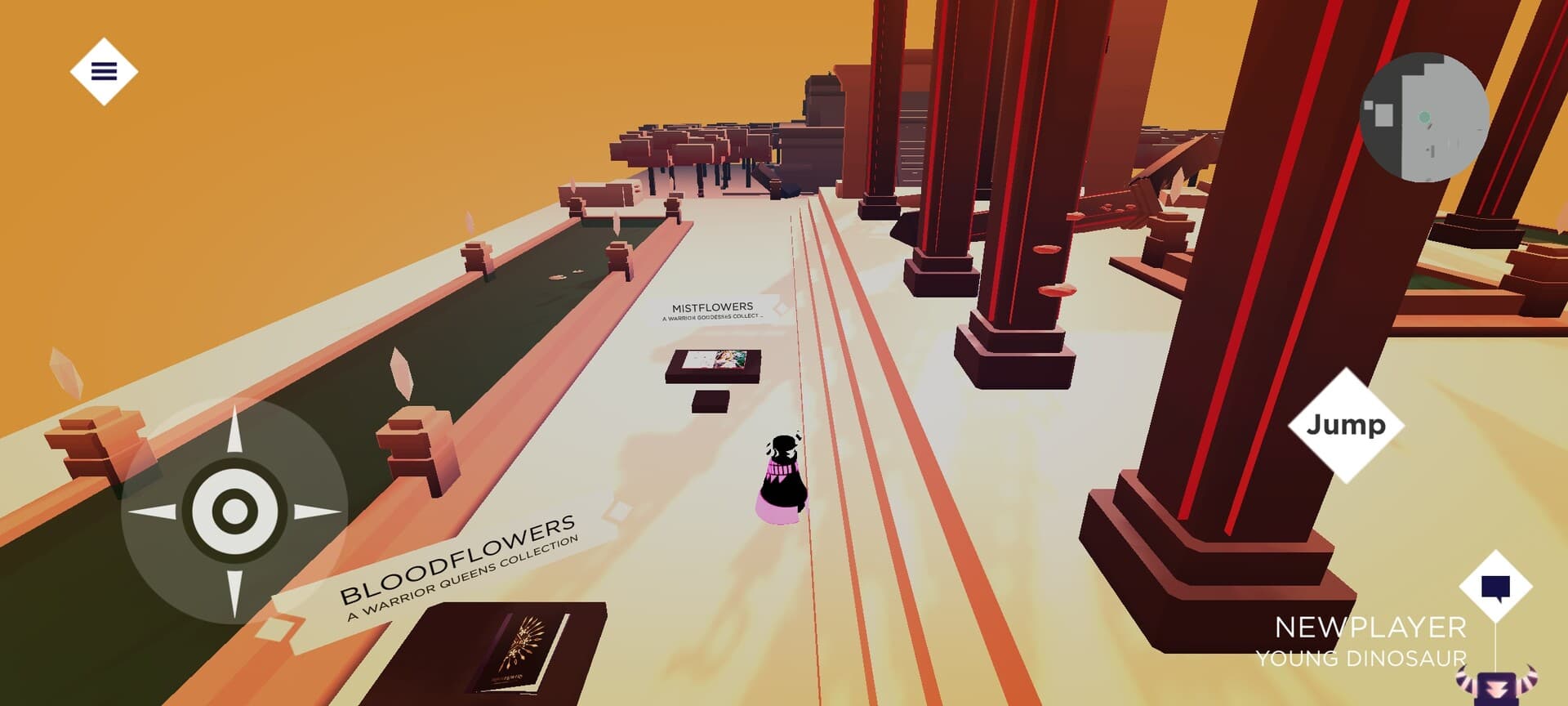Click the small pedestal beside the artwork display
Screen dimensions: 1568x706
pos(710,403)
